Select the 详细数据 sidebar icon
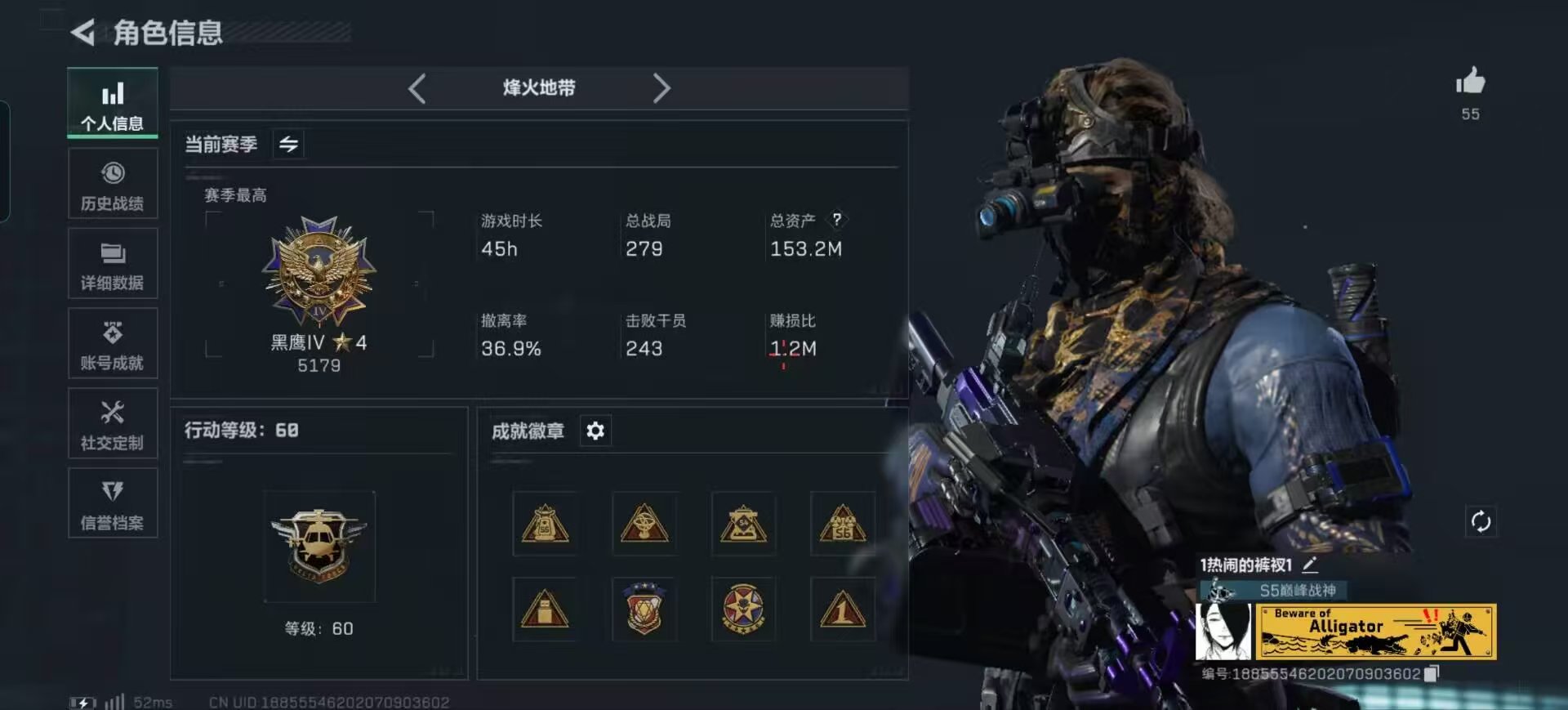Image resolution: width=1568 pixels, height=710 pixels. 113,263
